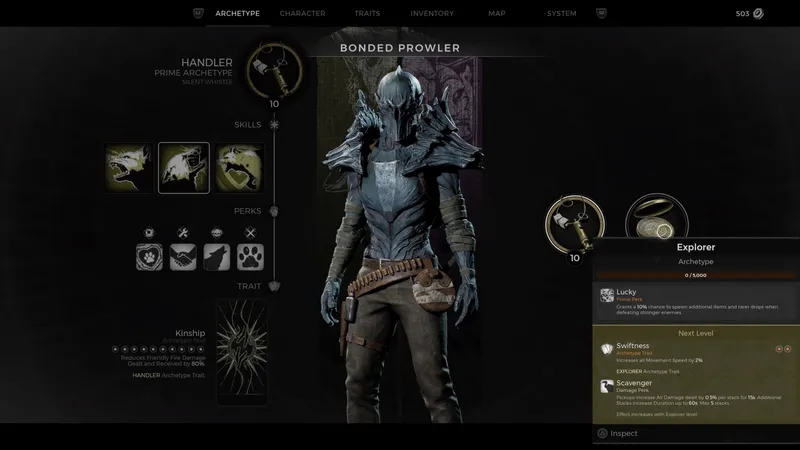Choose the plain paw print perk

250,257
